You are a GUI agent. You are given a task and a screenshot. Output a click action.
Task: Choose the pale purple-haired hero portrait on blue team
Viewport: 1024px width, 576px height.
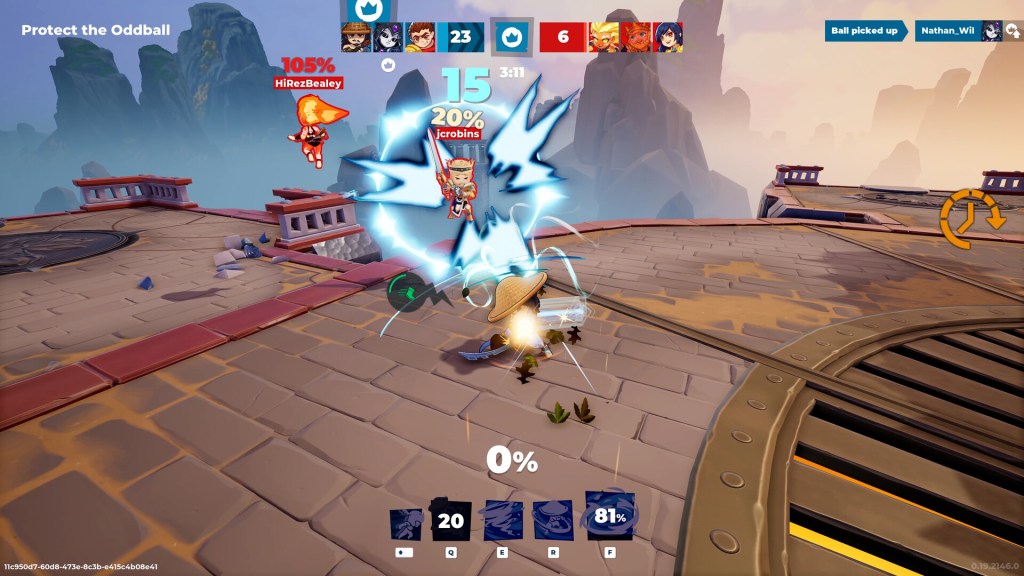pos(388,37)
